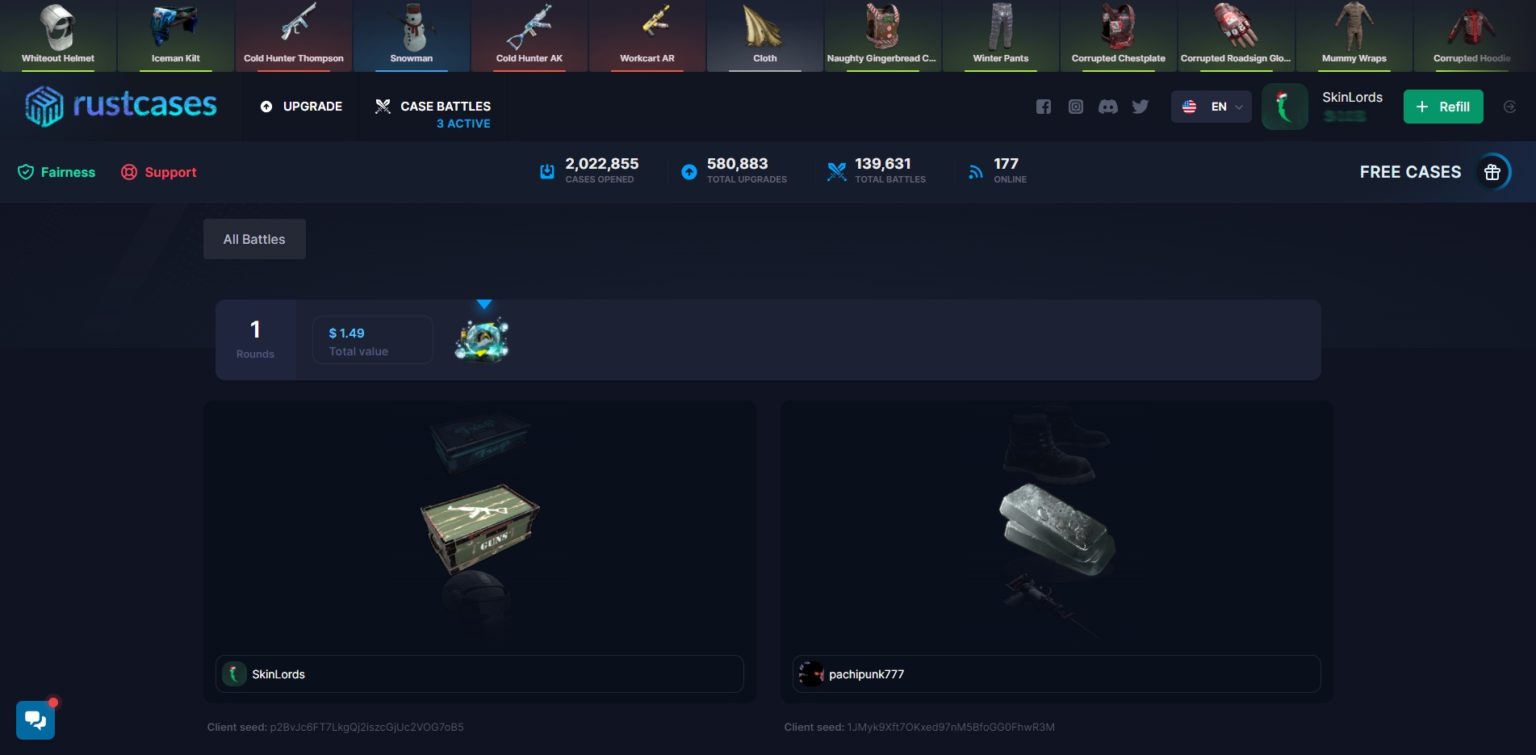This screenshot has width=1536, height=755.
Task: Expand the blue arrow above the battle case
Action: coord(484,304)
